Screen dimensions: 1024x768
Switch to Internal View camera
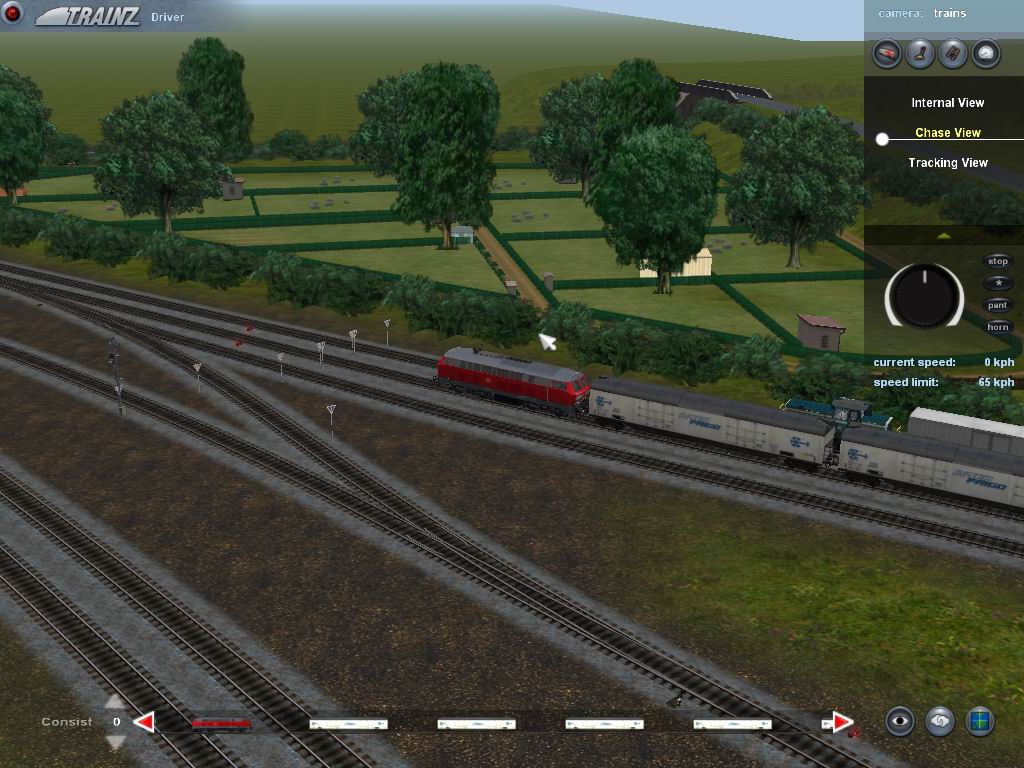947,103
